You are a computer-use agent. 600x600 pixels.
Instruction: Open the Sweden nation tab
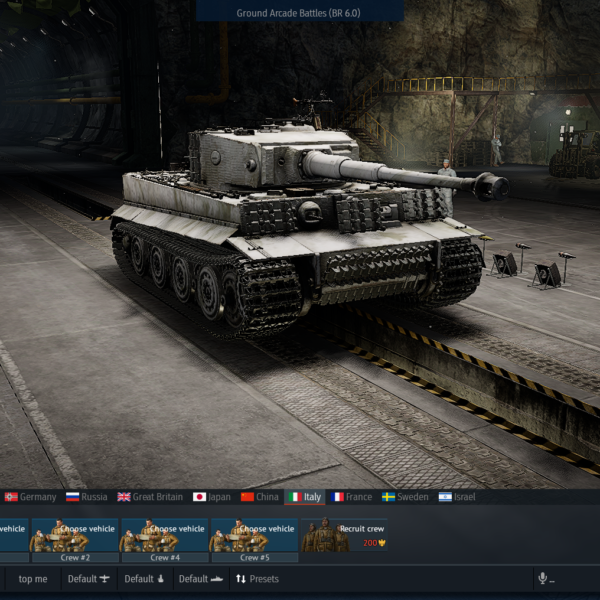405,496
